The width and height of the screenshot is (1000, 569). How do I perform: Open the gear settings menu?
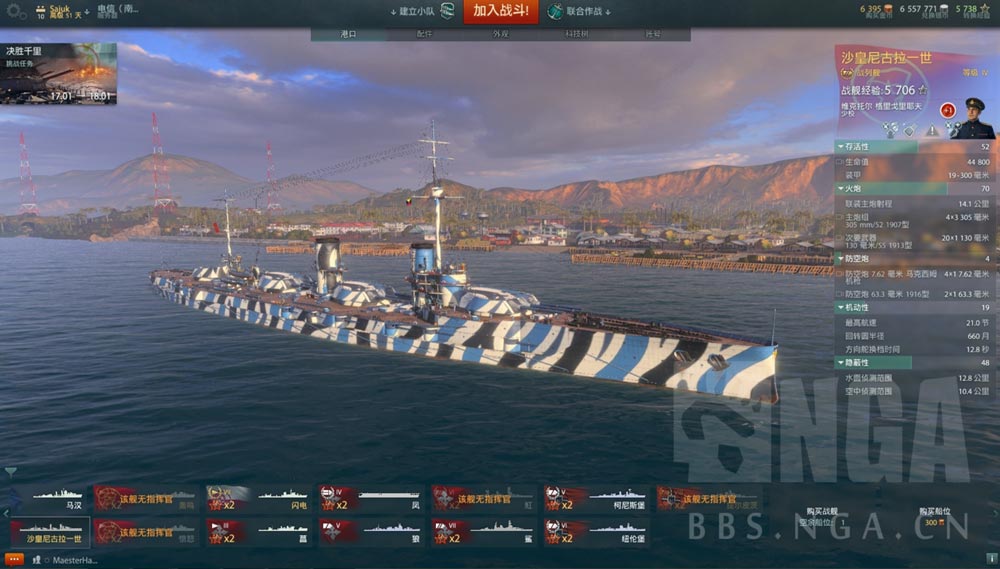point(16,11)
